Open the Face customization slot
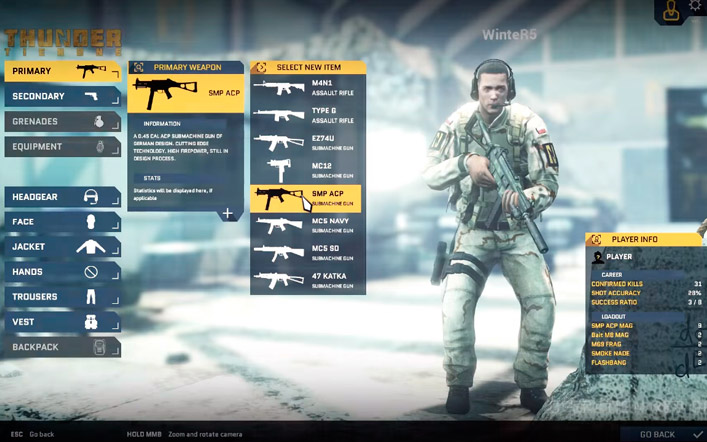This screenshot has height=442, width=707. [x=62, y=222]
